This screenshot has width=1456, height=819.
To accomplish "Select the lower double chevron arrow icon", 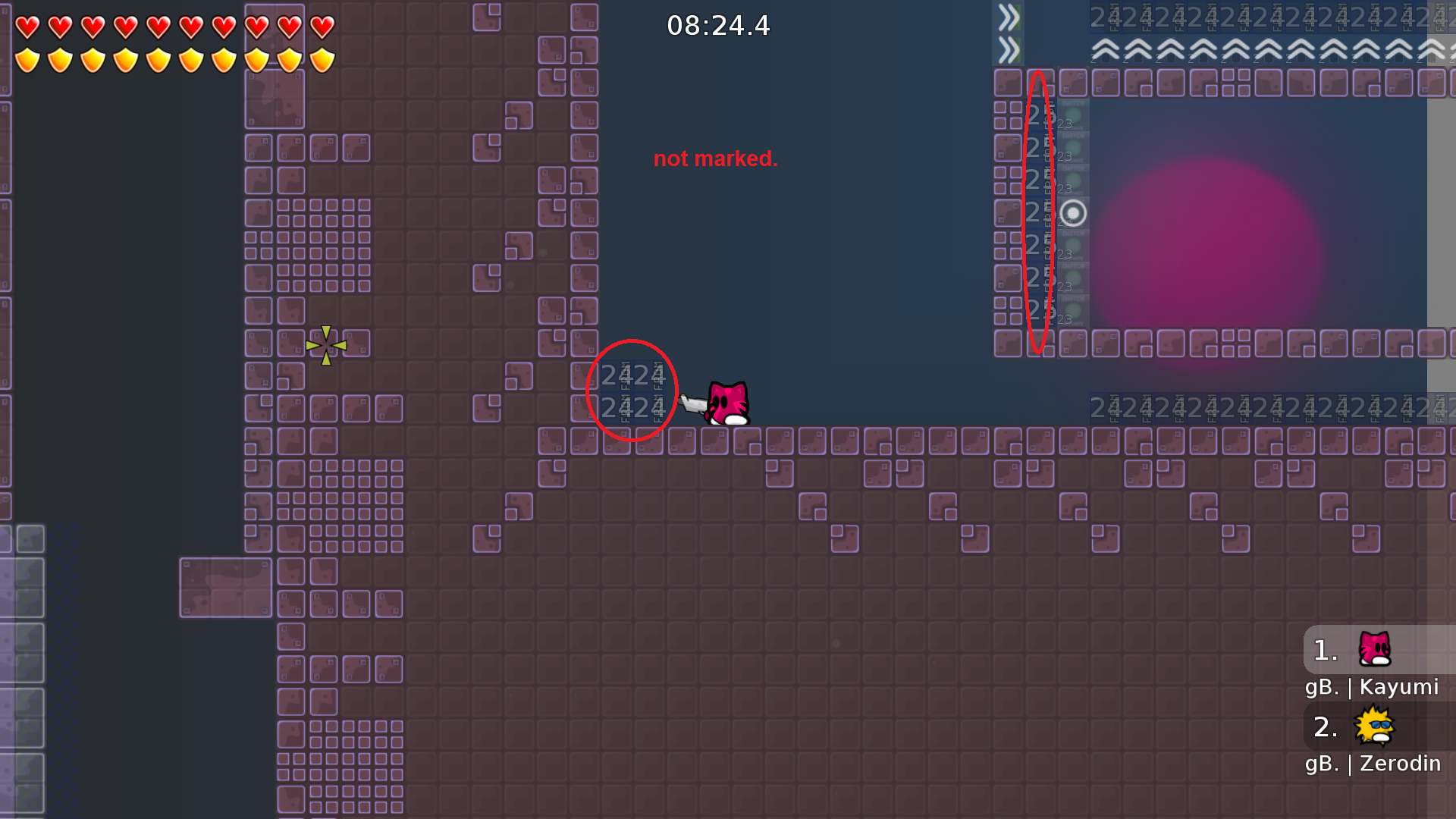I will (x=1009, y=49).
